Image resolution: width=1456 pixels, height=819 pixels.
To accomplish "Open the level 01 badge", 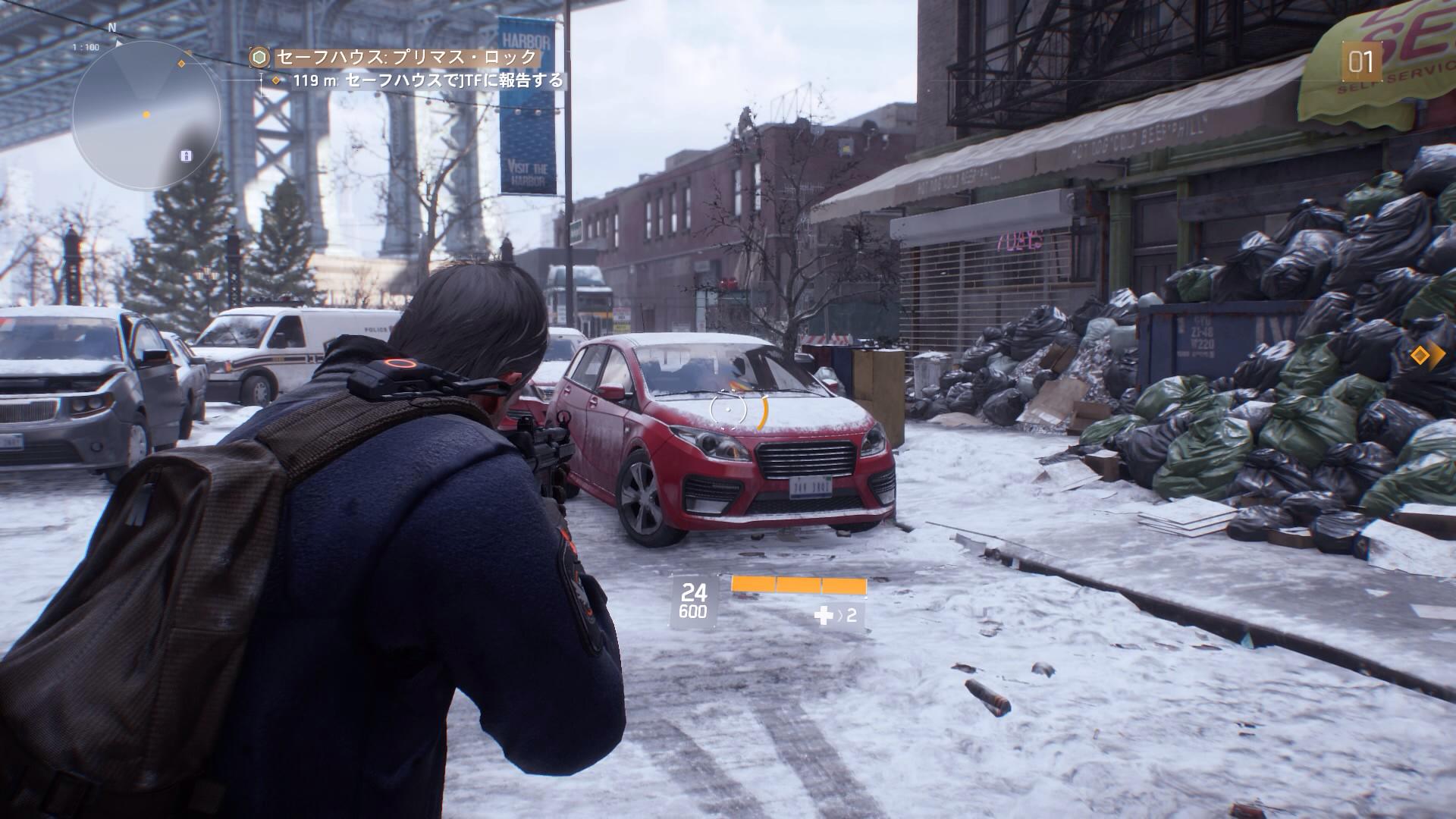I will (1360, 62).
